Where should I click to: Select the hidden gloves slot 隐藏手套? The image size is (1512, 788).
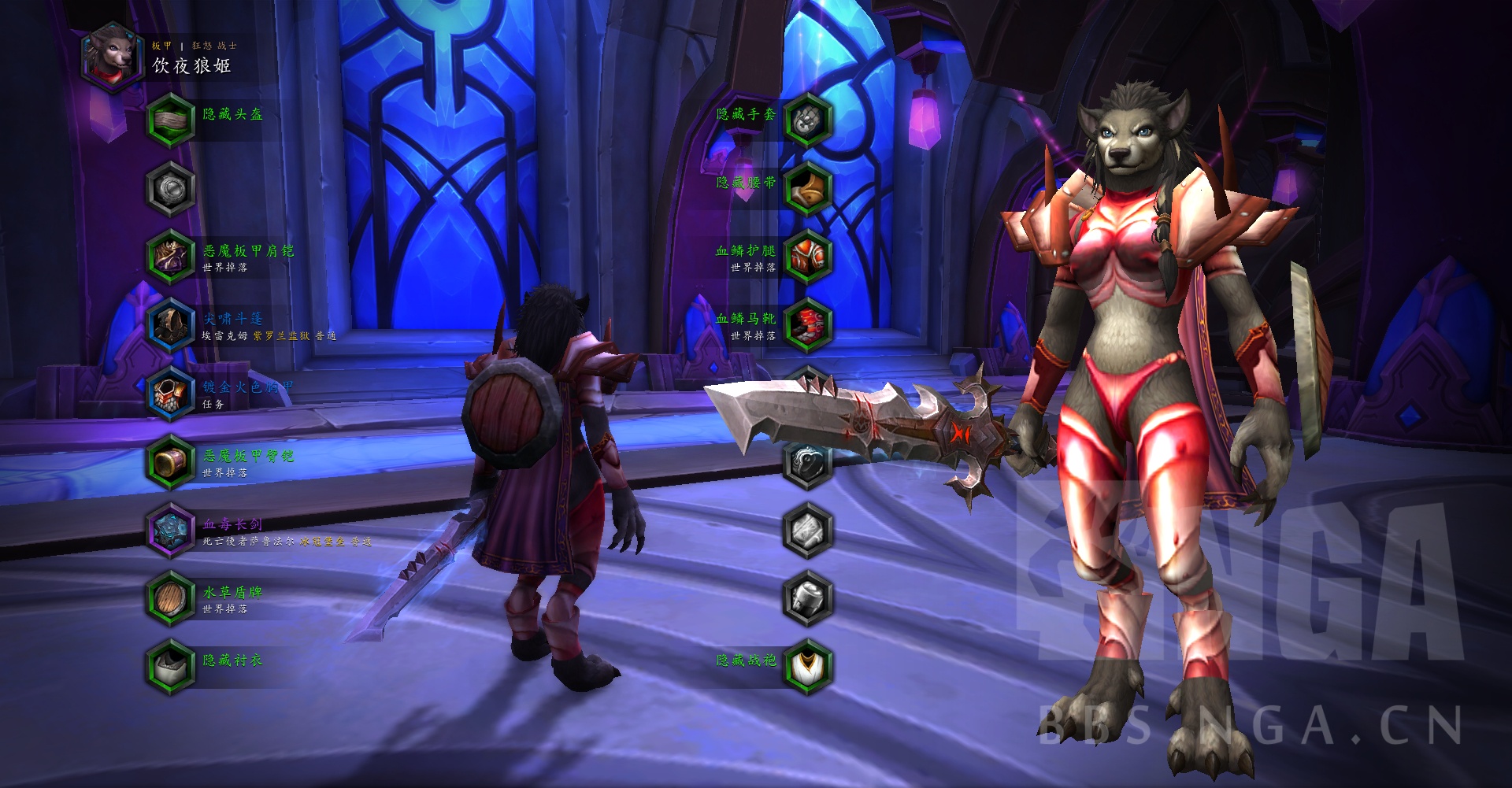(x=807, y=120)
